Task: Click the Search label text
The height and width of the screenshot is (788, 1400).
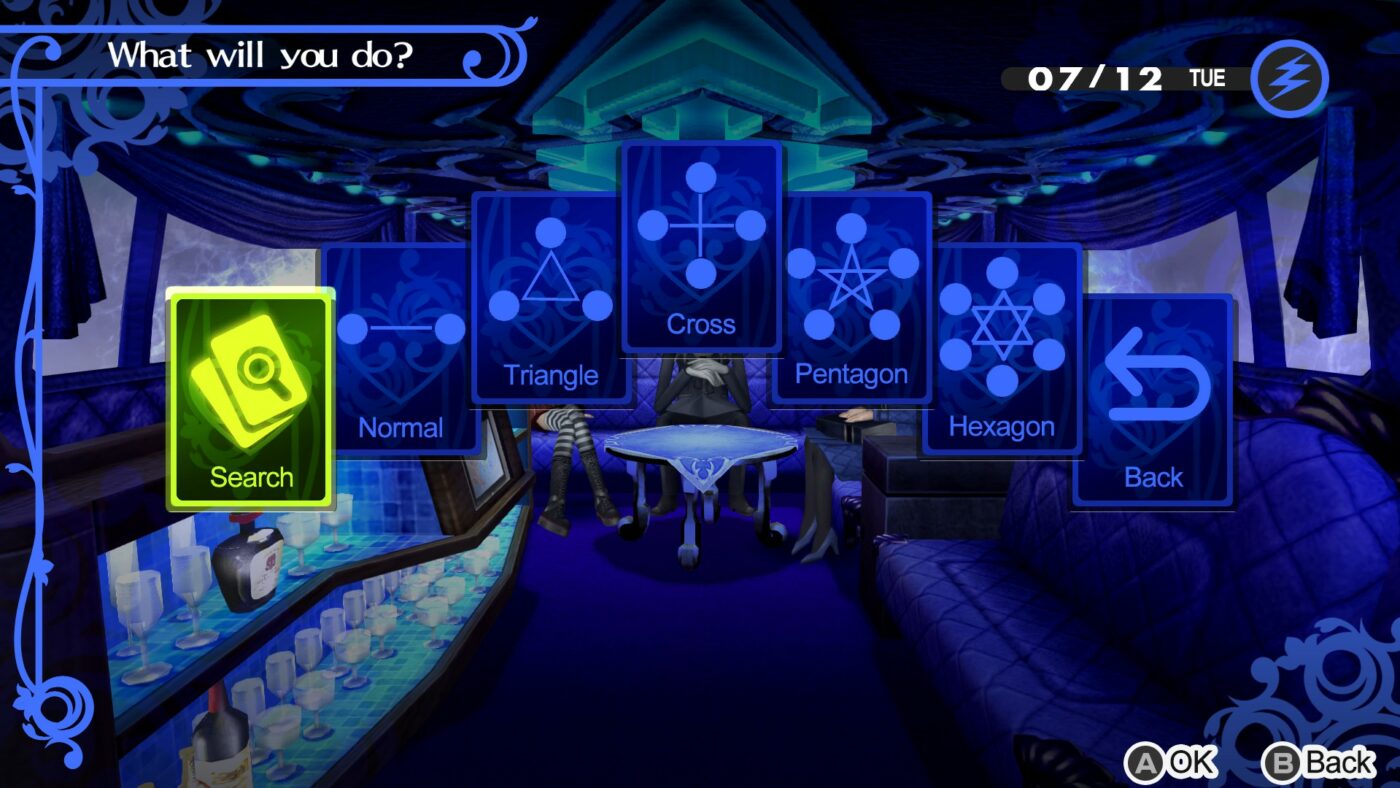Action: tap(253, 477)
